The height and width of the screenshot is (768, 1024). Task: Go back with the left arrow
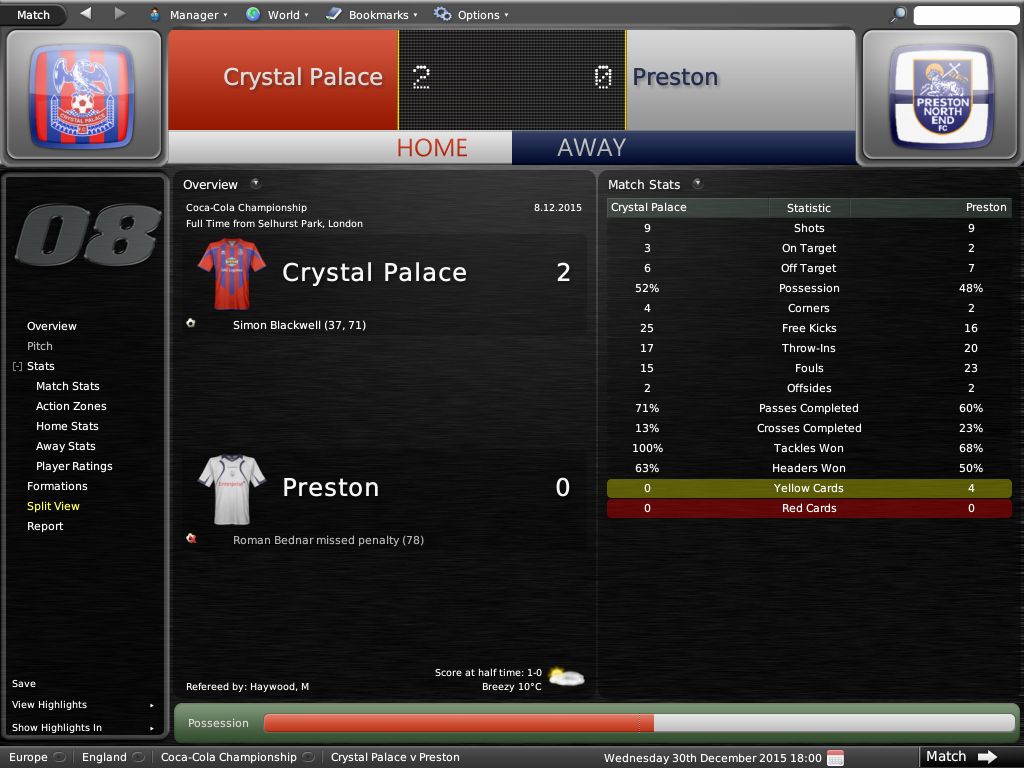tap(85, 14)
